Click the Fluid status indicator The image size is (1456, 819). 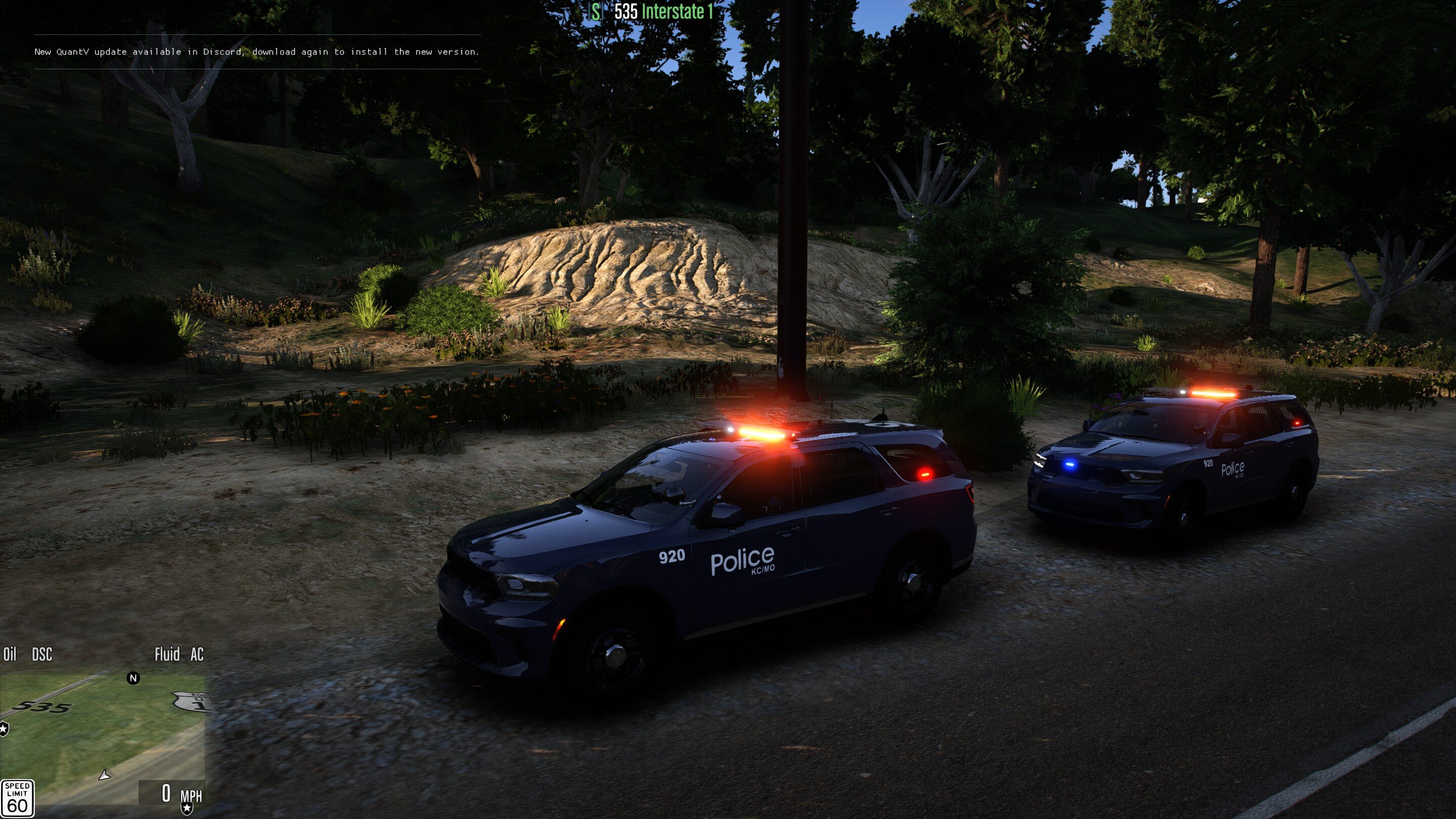[167, 655]
